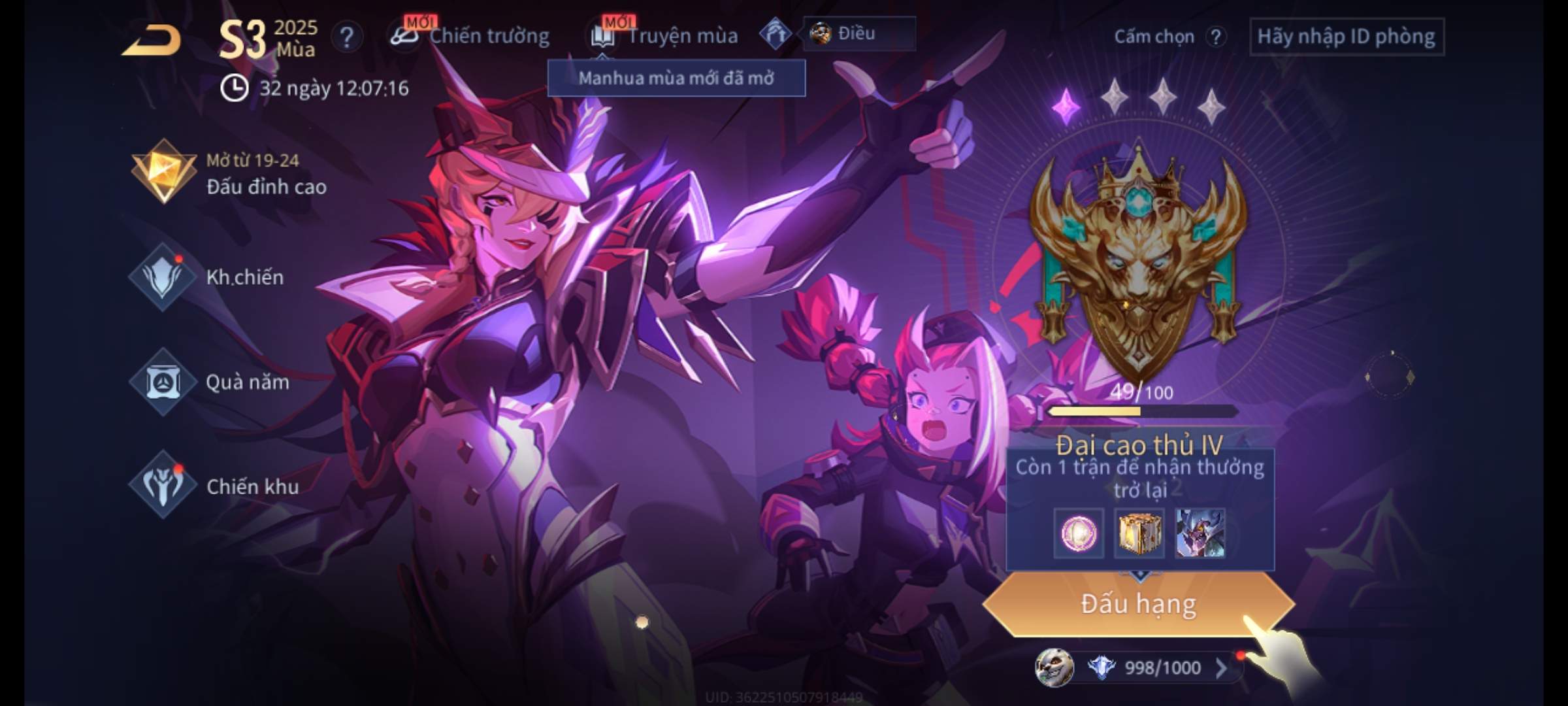View the golden lion rank emblem

point(1138,261)
